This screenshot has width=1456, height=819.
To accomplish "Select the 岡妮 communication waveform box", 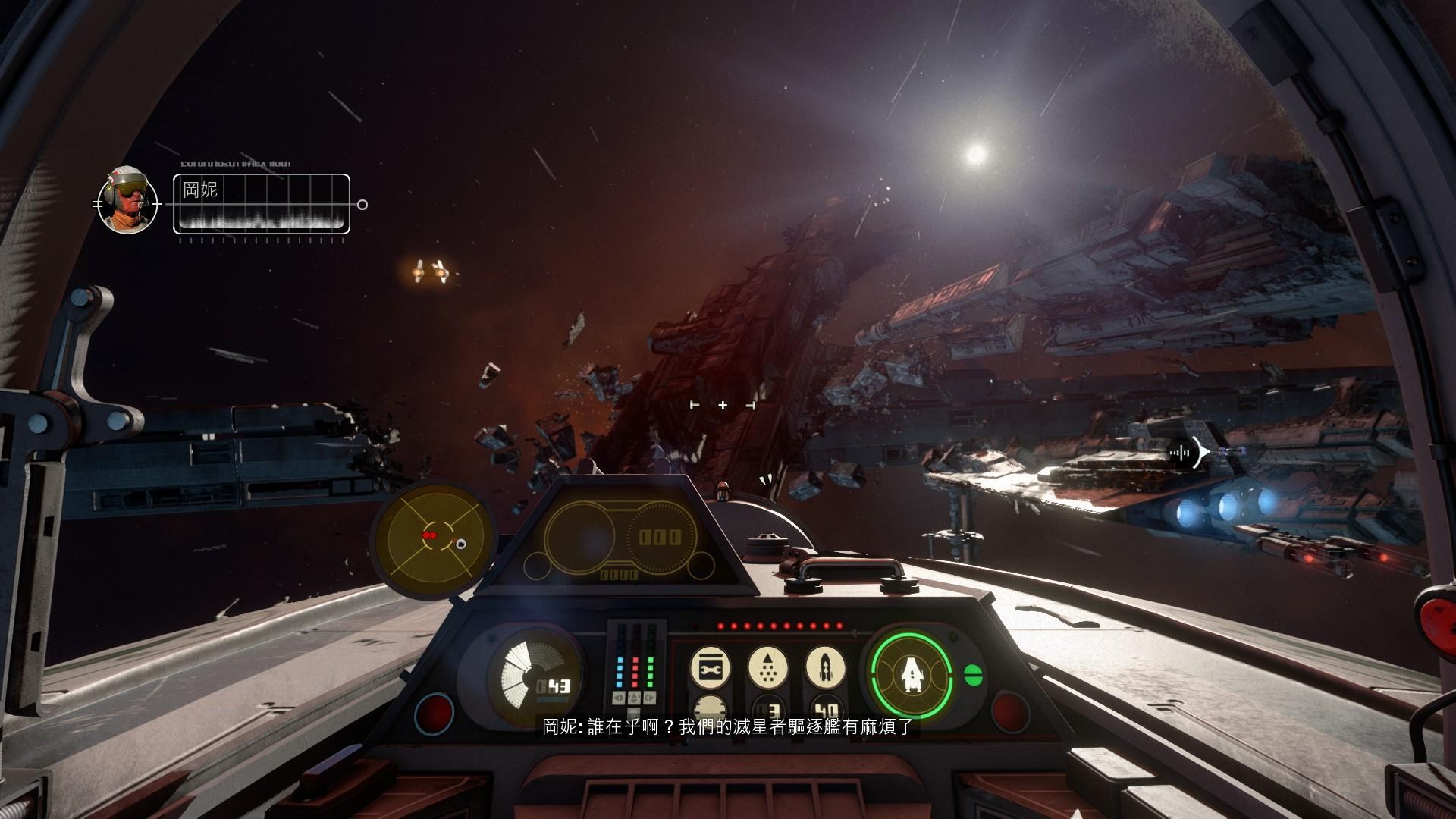I will (x=262, y=203).
